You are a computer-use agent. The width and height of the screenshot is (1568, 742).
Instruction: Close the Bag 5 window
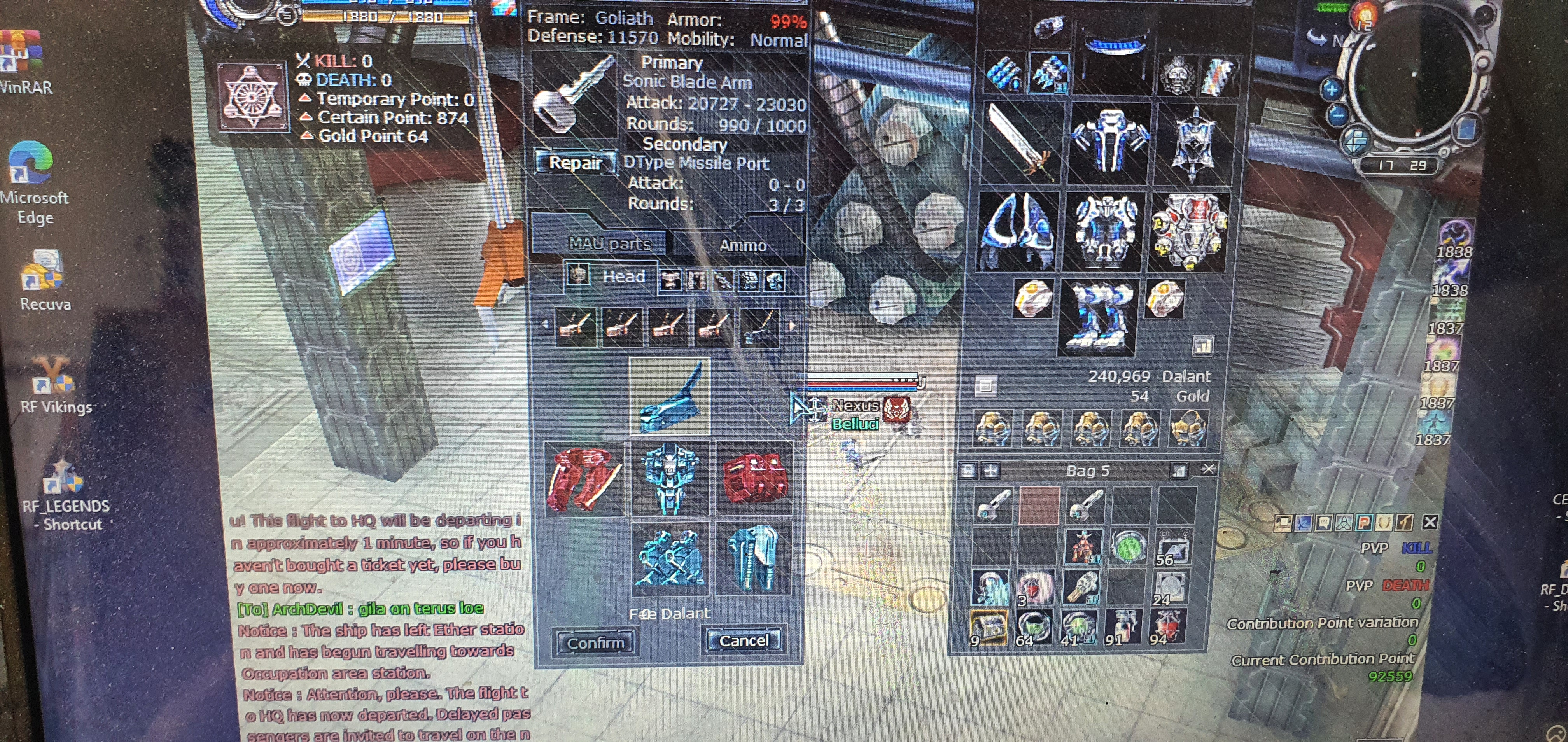click(x=1207, y=469)
